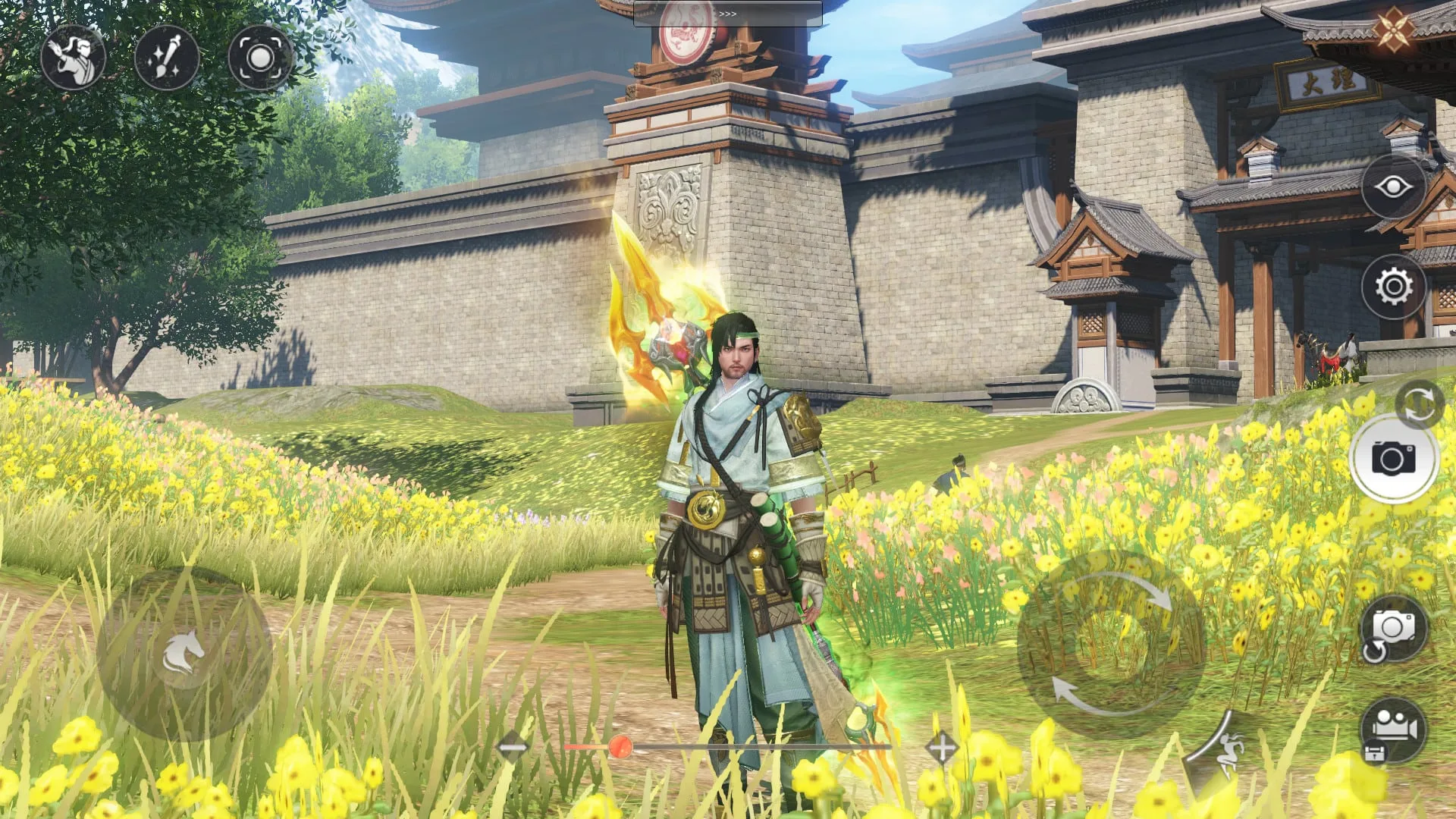Viewport: 1456px width, 819px height.
Task: Switch camera with the rotating arrows icon
Action: click(x=1419, y=403)
